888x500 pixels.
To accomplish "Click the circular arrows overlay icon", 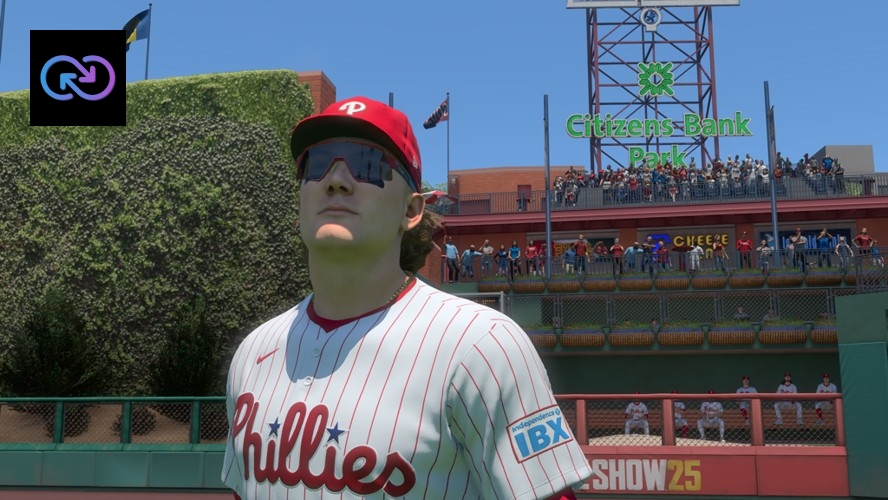I will coord(78,78).
